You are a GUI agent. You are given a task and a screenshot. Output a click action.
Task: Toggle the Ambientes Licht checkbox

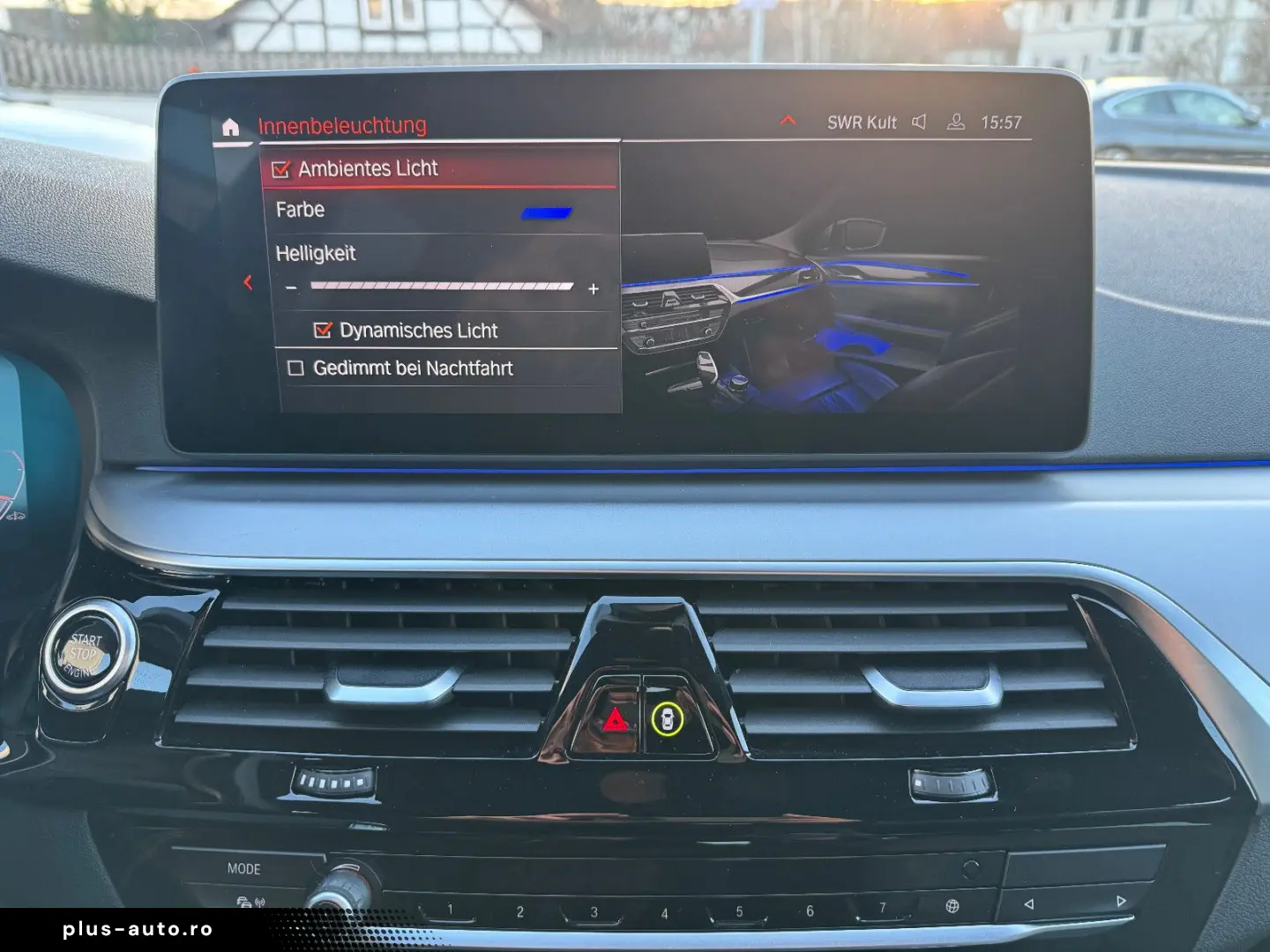281,169
